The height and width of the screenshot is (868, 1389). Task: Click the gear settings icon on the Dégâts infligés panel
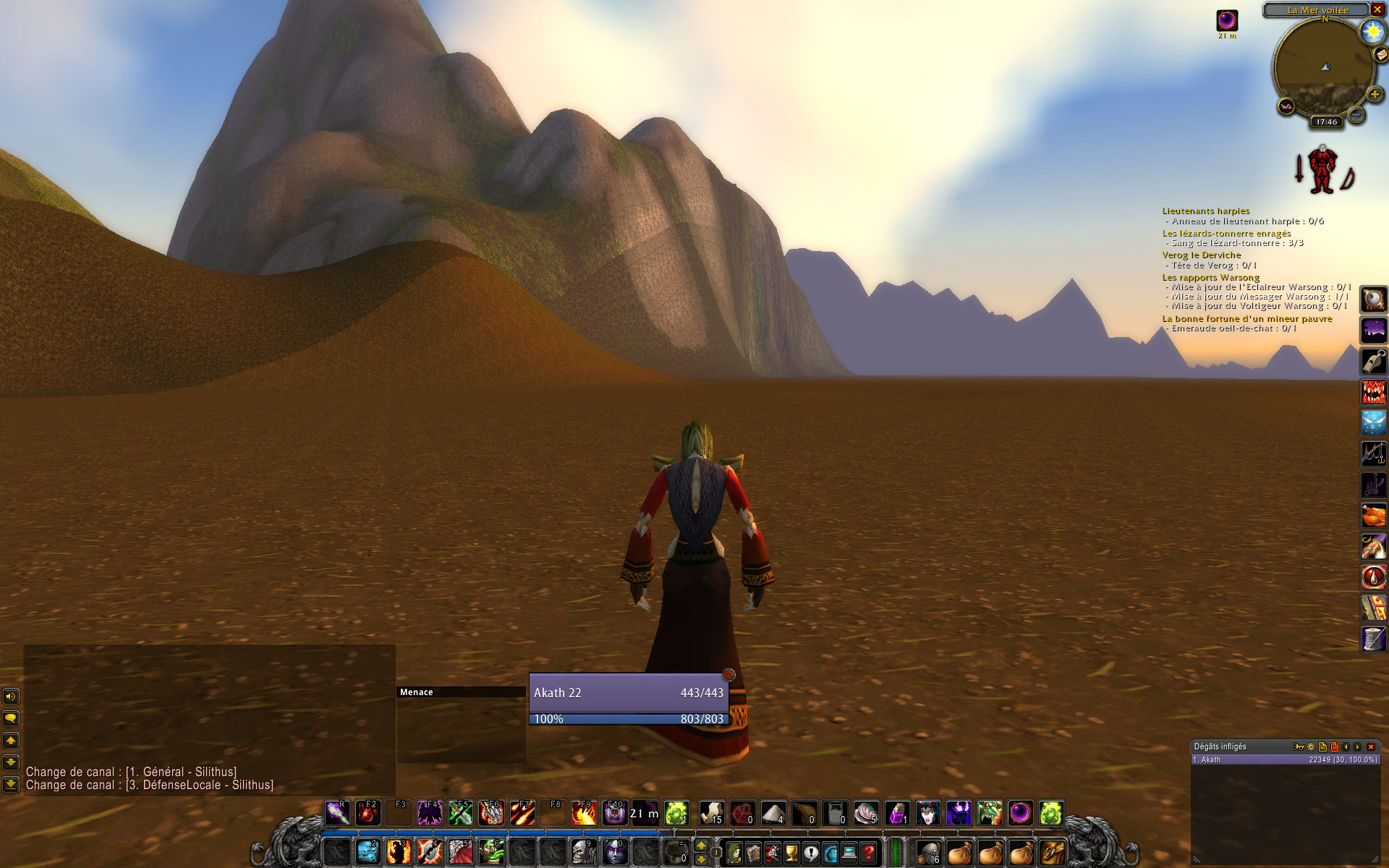(1311, 747)
